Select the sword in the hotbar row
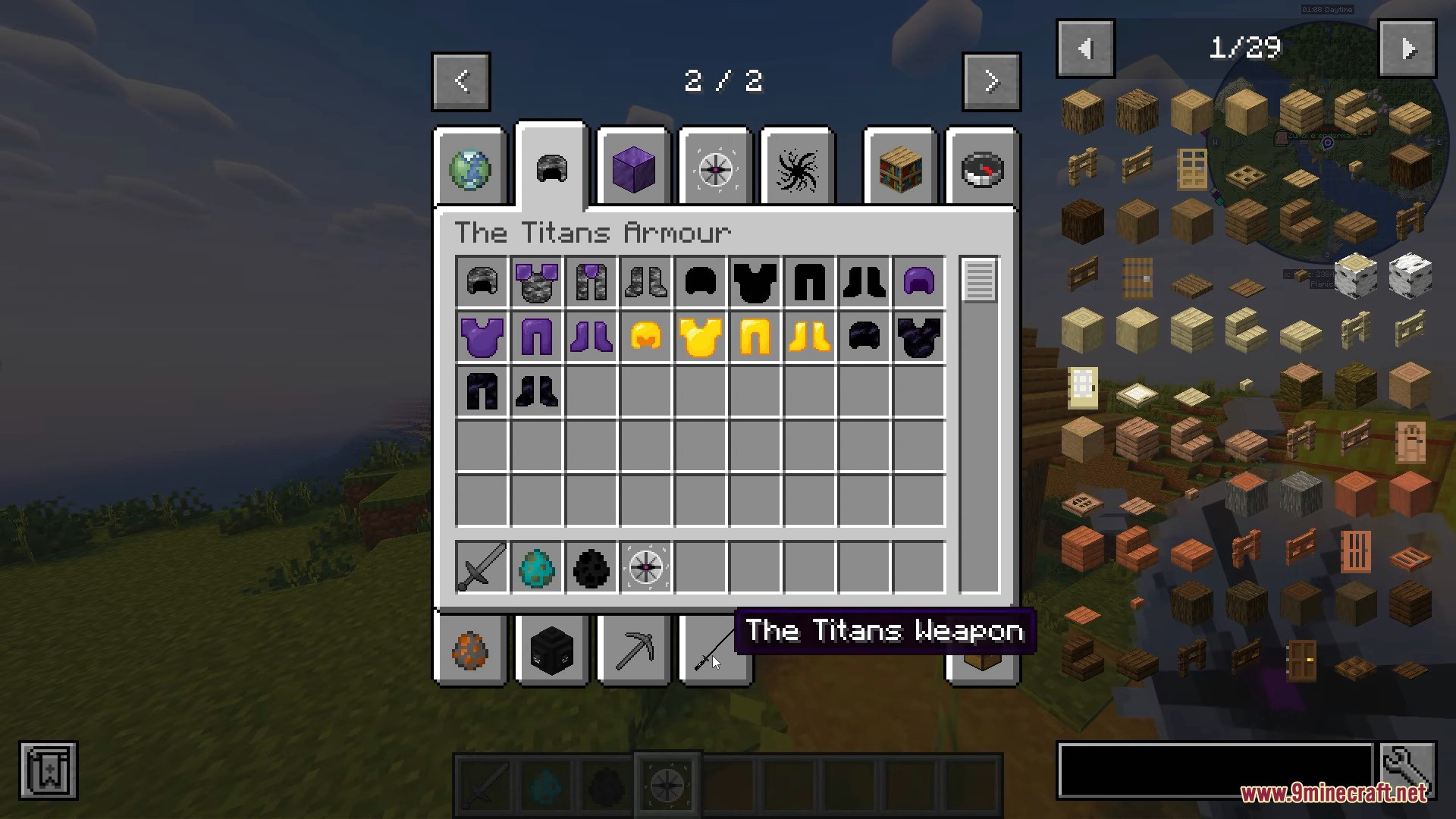The image size is (1456, 819). pos(482,567)
